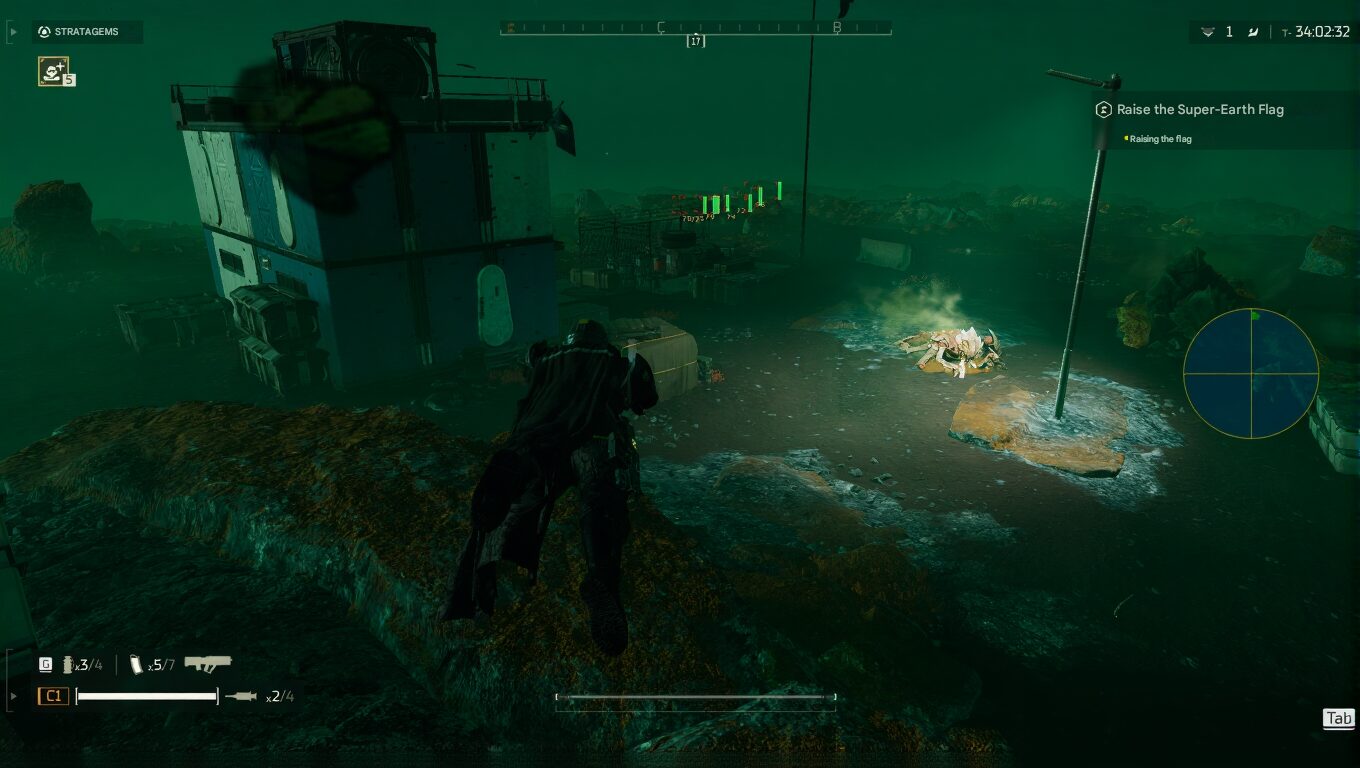Open the Stratagems panel header
This screenshot has width=1360, height=768.
tap(86, 32)
